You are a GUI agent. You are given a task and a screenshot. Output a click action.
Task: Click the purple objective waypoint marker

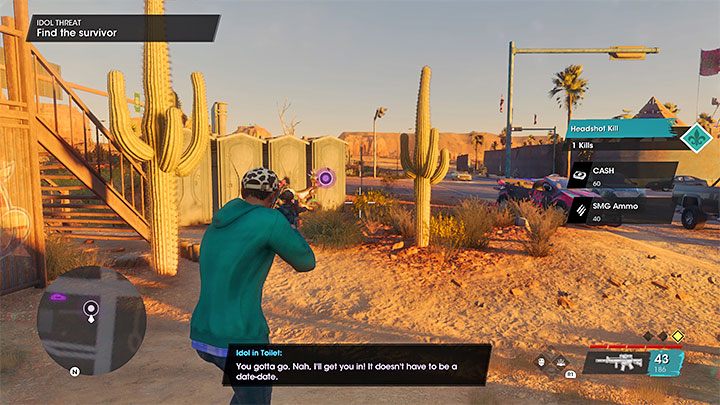pos(325,179)
